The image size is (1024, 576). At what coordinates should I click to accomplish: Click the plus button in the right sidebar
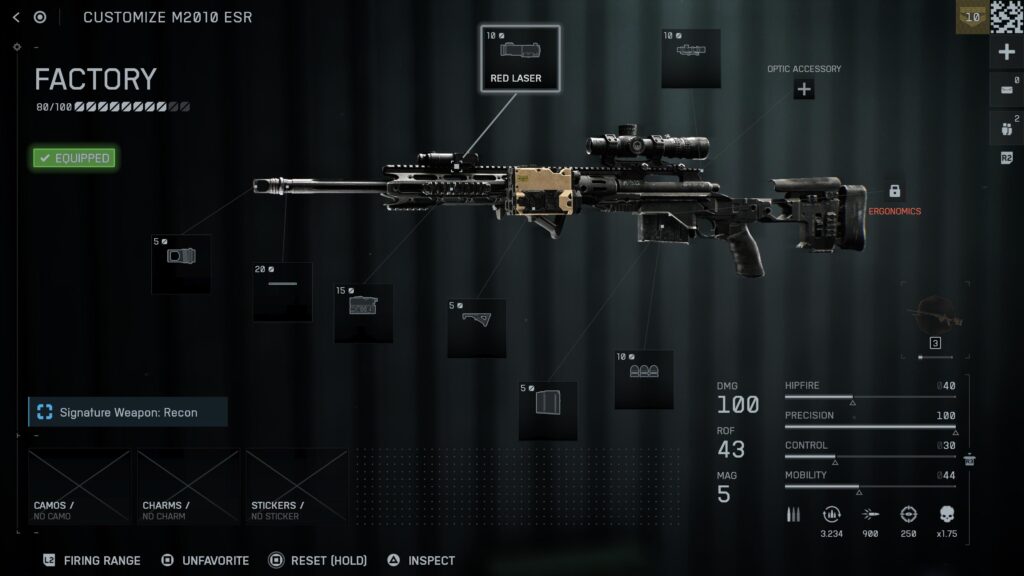[x=1006, y=52]
